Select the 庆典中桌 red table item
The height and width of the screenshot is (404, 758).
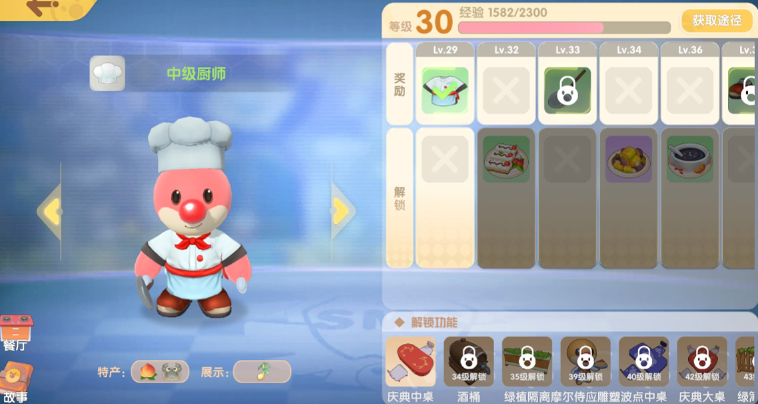click(411, 361)
